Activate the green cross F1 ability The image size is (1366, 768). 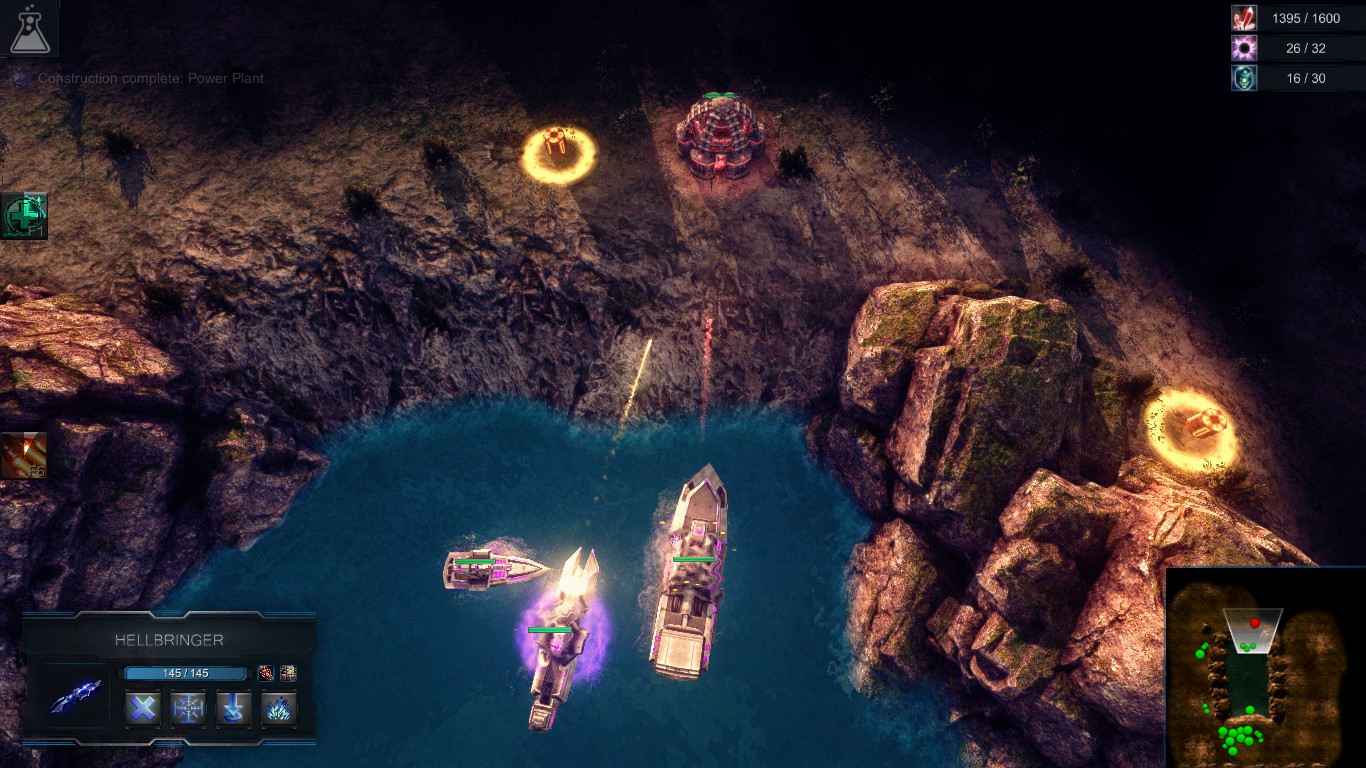(x=23, y=216)
